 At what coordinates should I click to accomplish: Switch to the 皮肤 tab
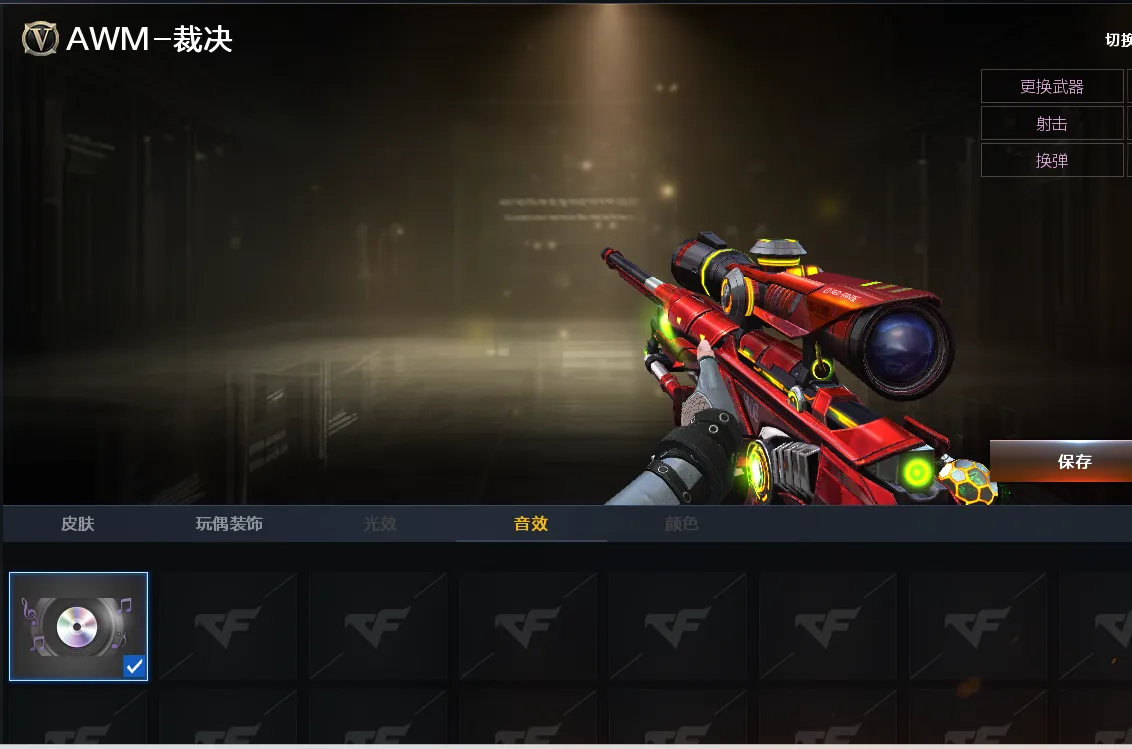click(x=78, y=524)
